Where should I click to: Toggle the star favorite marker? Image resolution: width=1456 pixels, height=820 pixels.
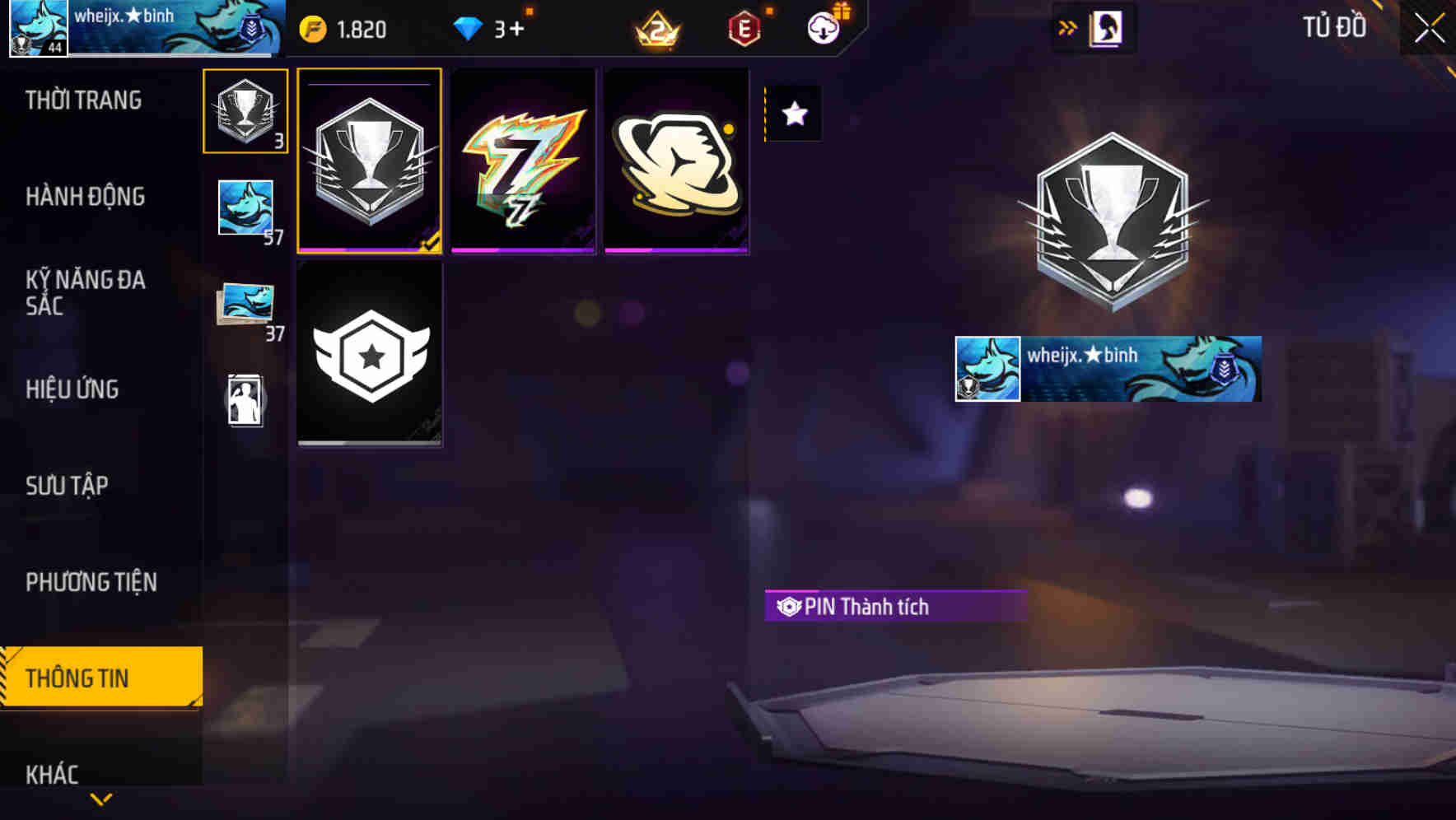[793, 114]
